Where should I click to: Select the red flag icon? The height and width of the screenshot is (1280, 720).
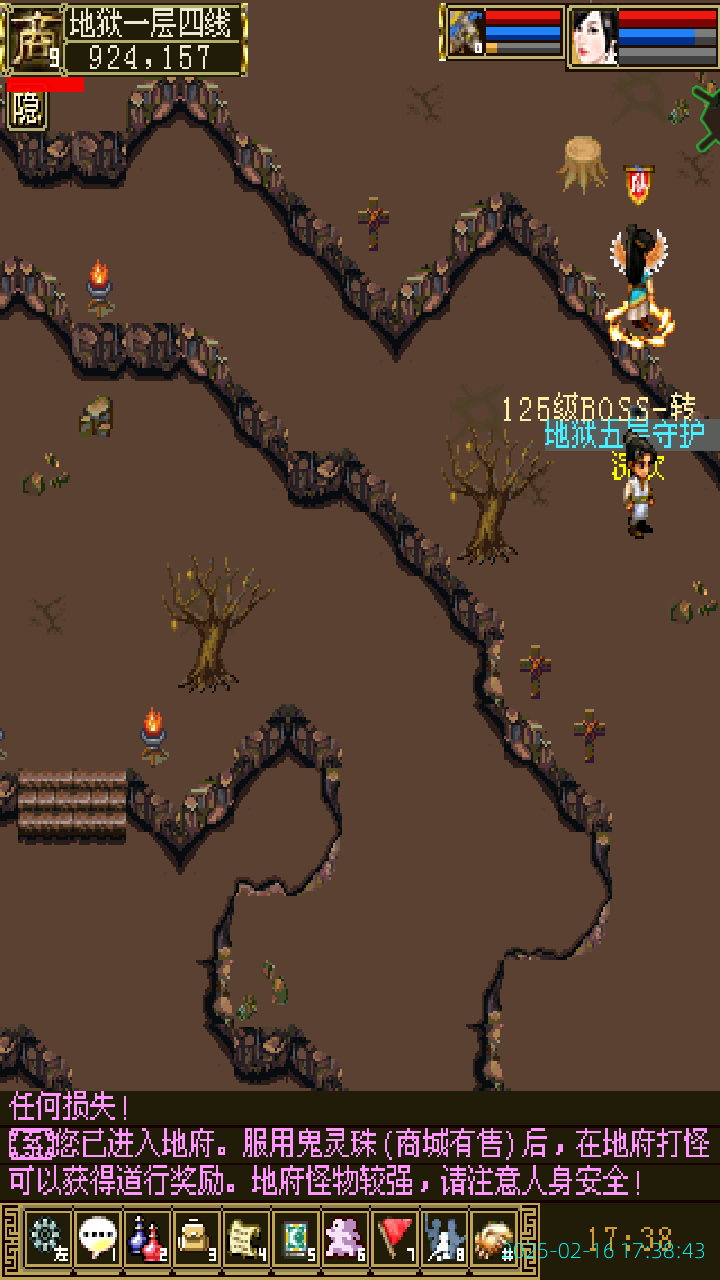pos(395,1238)
